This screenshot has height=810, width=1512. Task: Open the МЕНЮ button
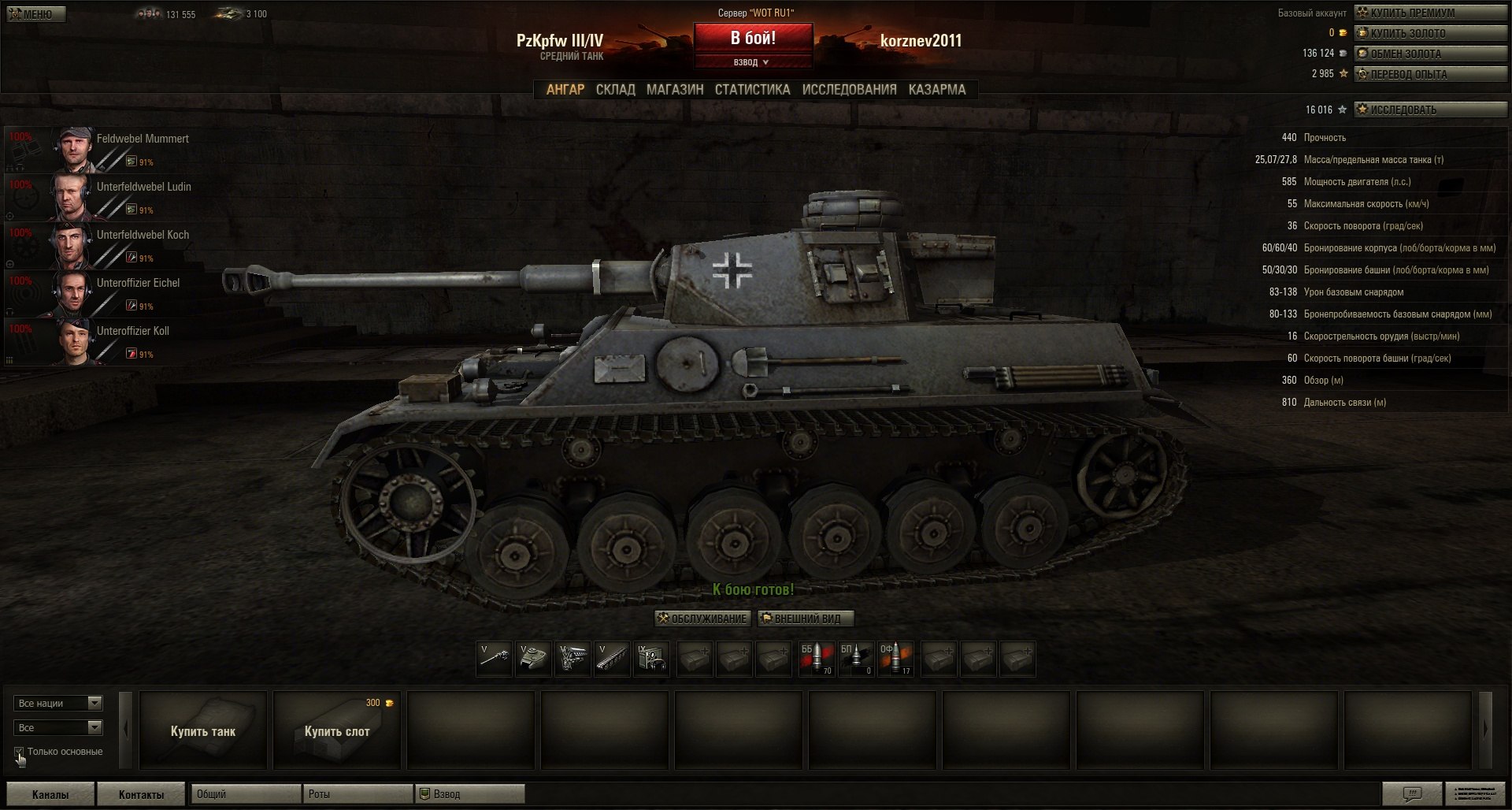(x=35, y=14)
